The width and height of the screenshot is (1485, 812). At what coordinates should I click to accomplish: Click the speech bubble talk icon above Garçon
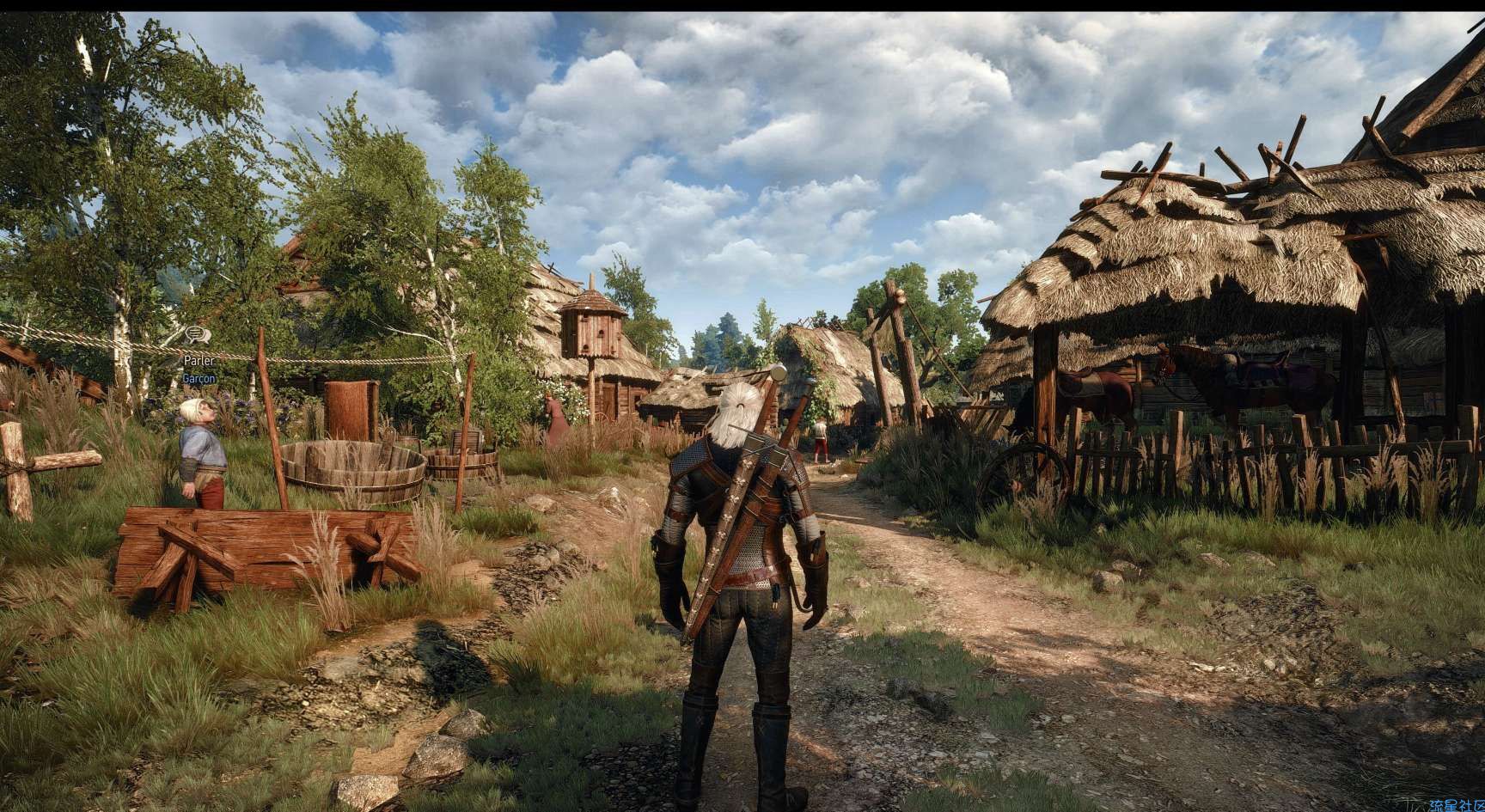click(198, 333)
